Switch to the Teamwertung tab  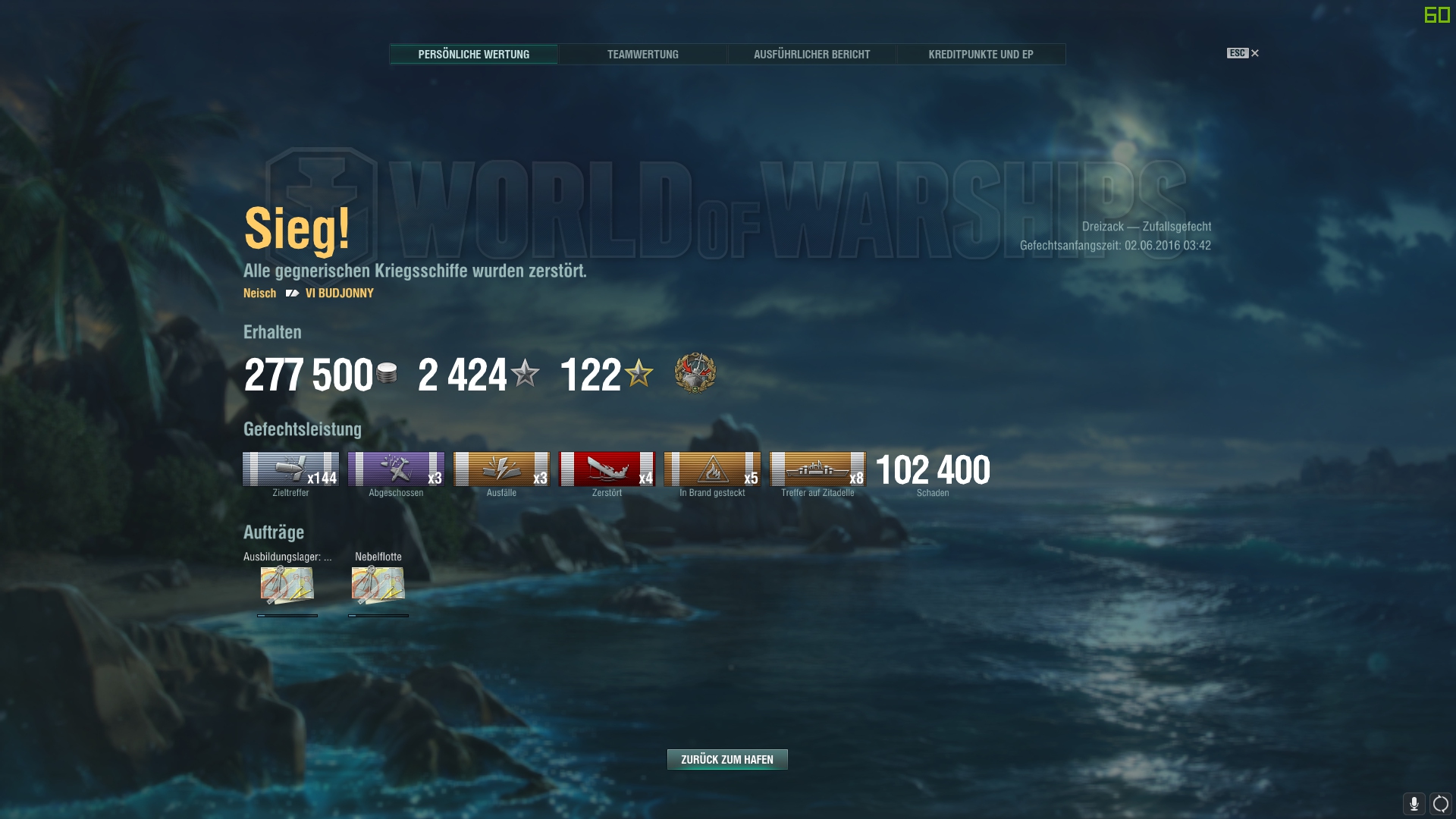coord(642,55)
